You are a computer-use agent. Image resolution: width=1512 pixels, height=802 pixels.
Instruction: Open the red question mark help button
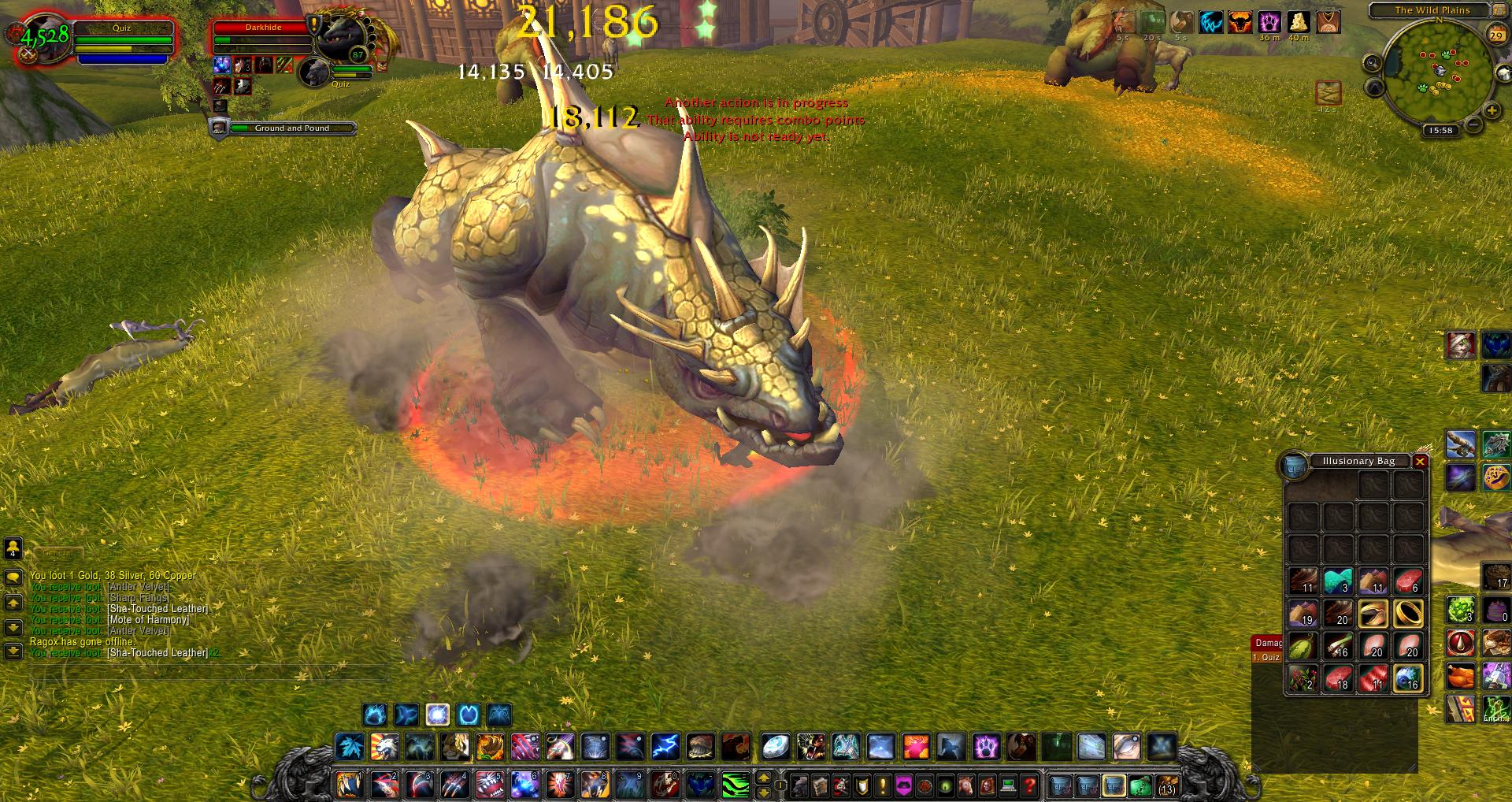pos(1028,785)
